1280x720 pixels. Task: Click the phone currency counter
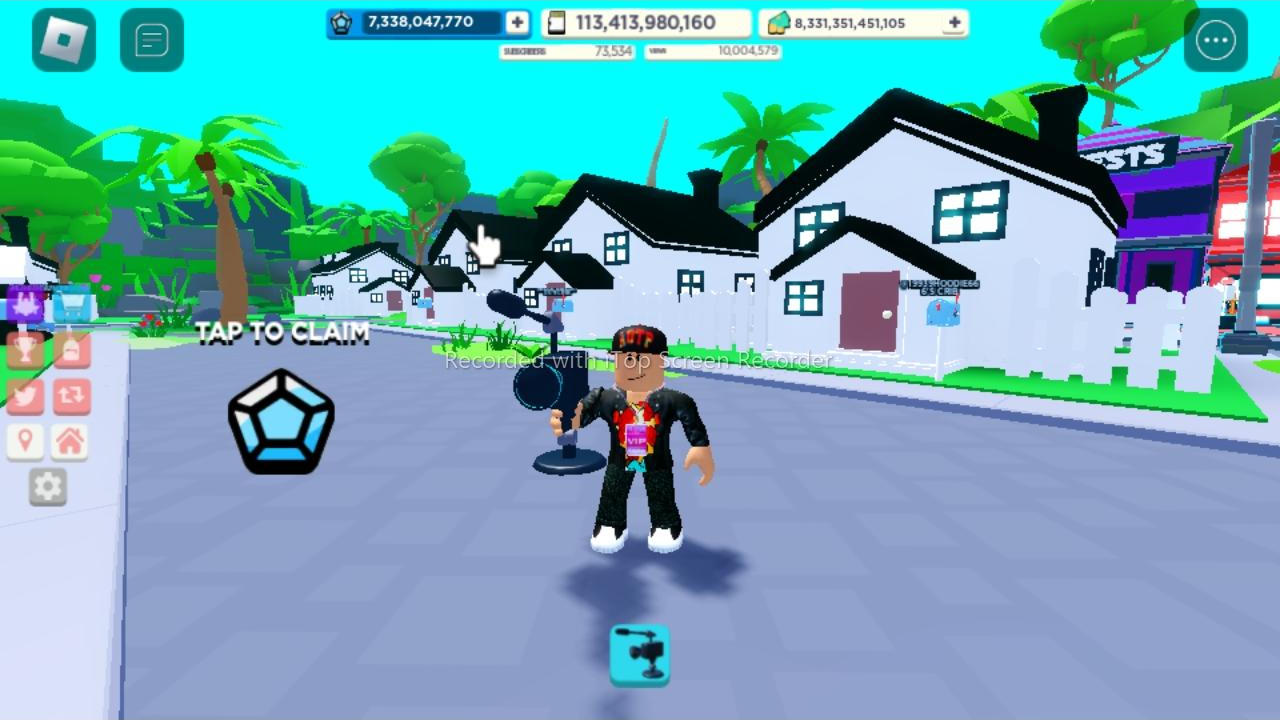[645, 21]
